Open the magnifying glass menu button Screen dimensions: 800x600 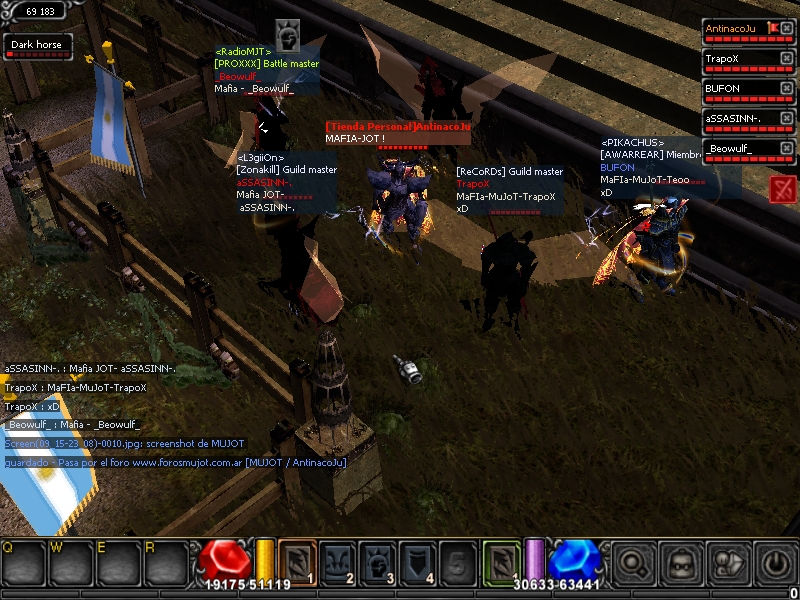633,564
